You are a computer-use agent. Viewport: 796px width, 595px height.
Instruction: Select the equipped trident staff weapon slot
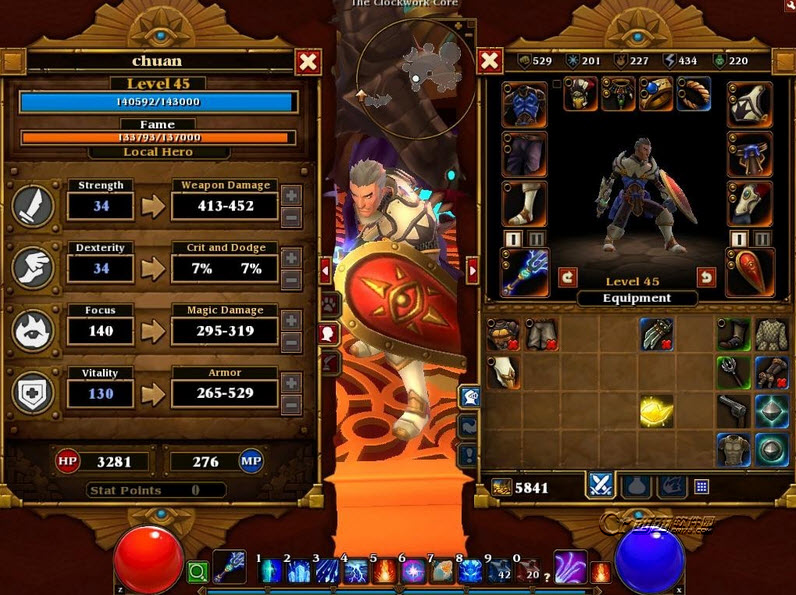[525, 272]
